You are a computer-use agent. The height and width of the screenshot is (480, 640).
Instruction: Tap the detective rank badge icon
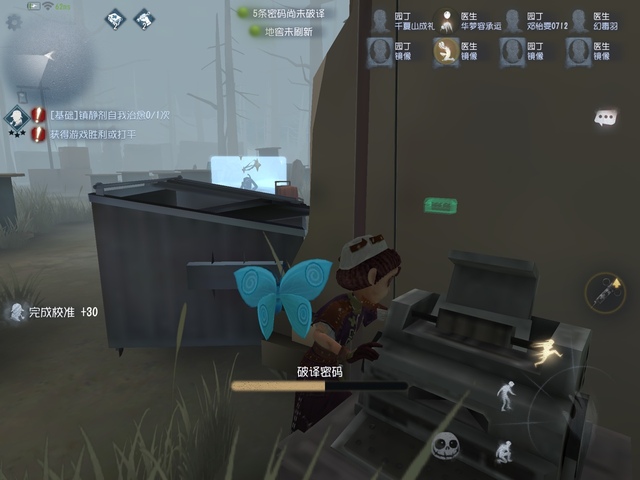click(16, 120)
